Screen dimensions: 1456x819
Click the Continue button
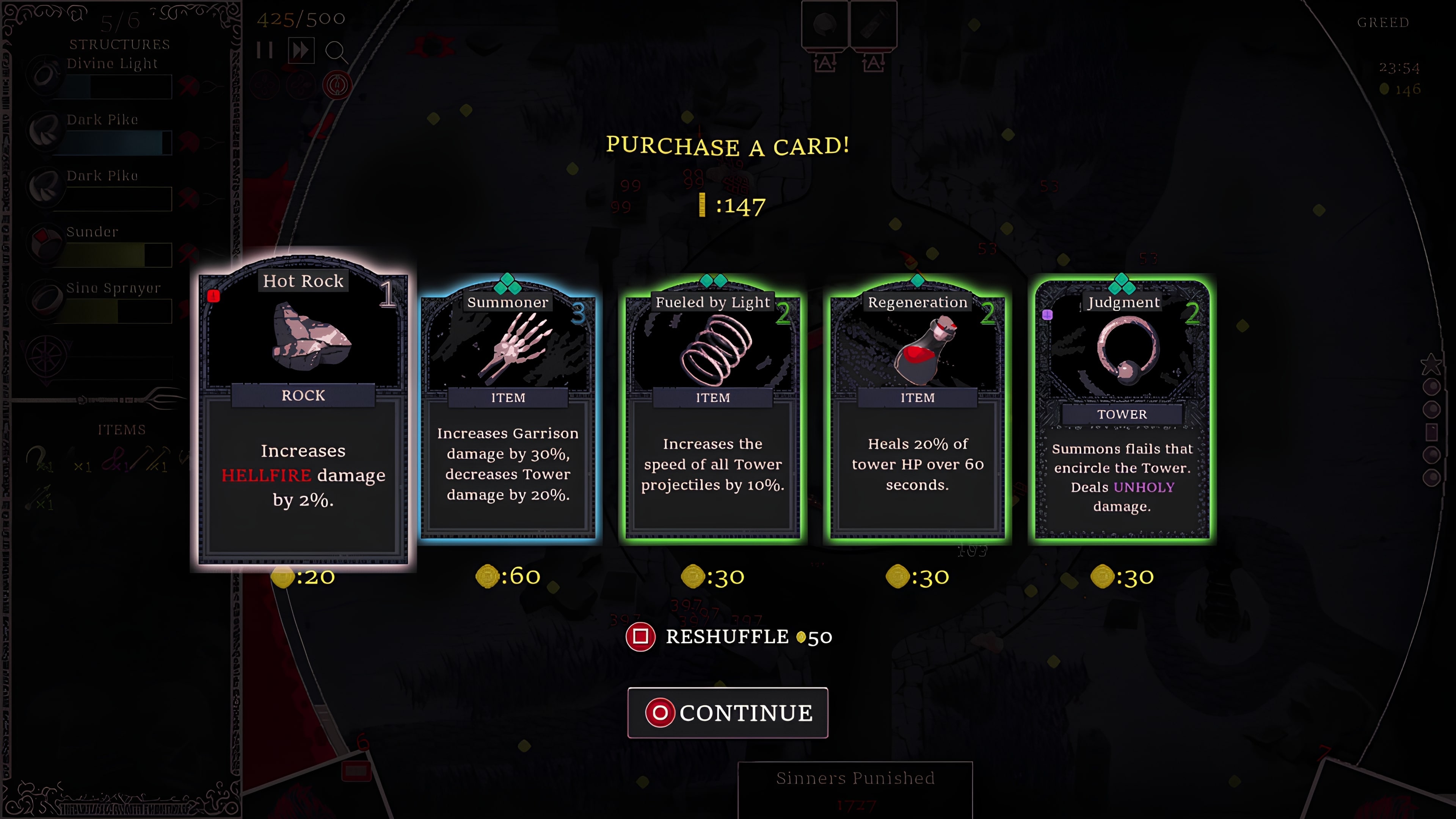coord(728,713)
